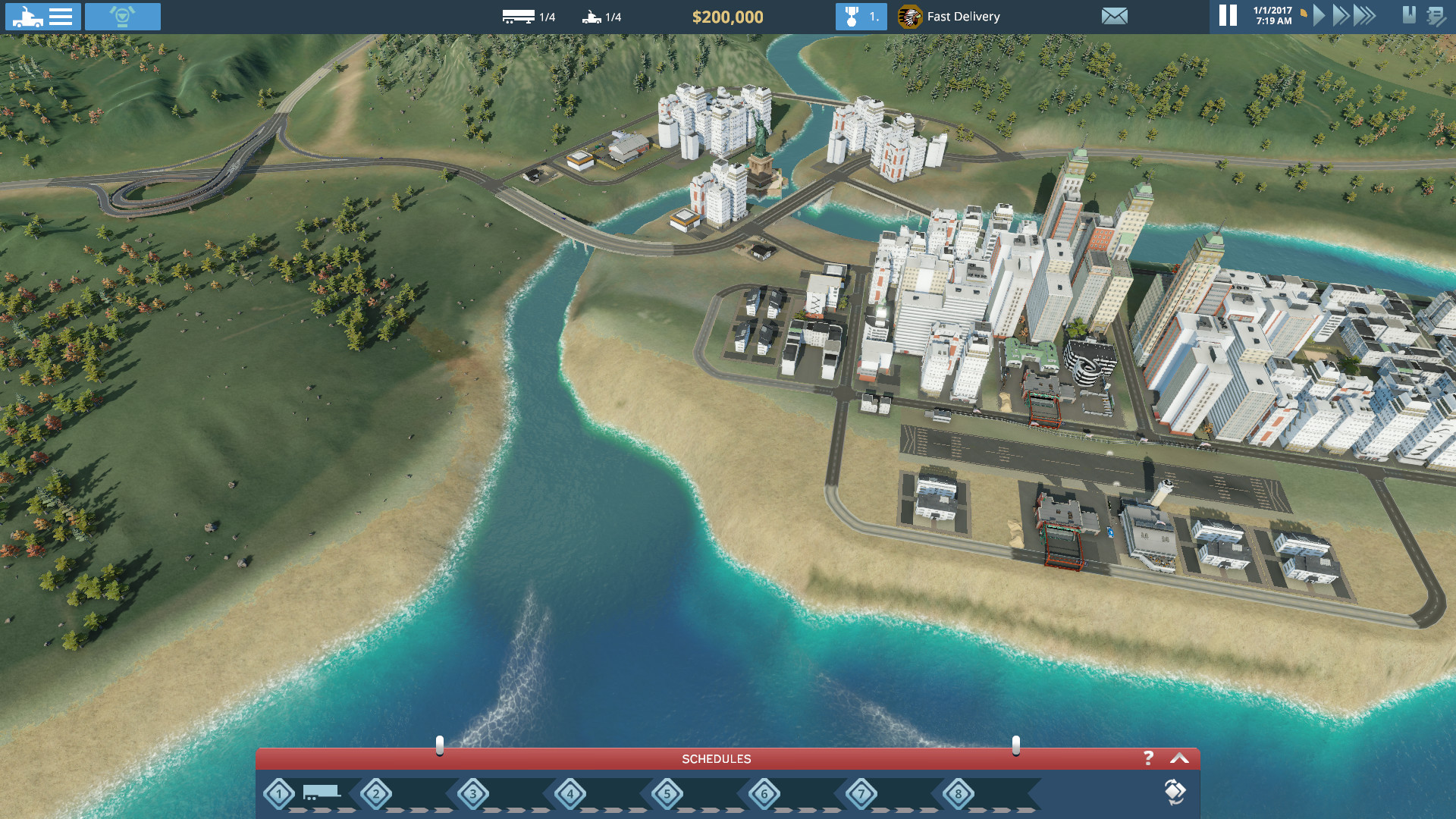Open the medal achievements button

pos(861,17)
